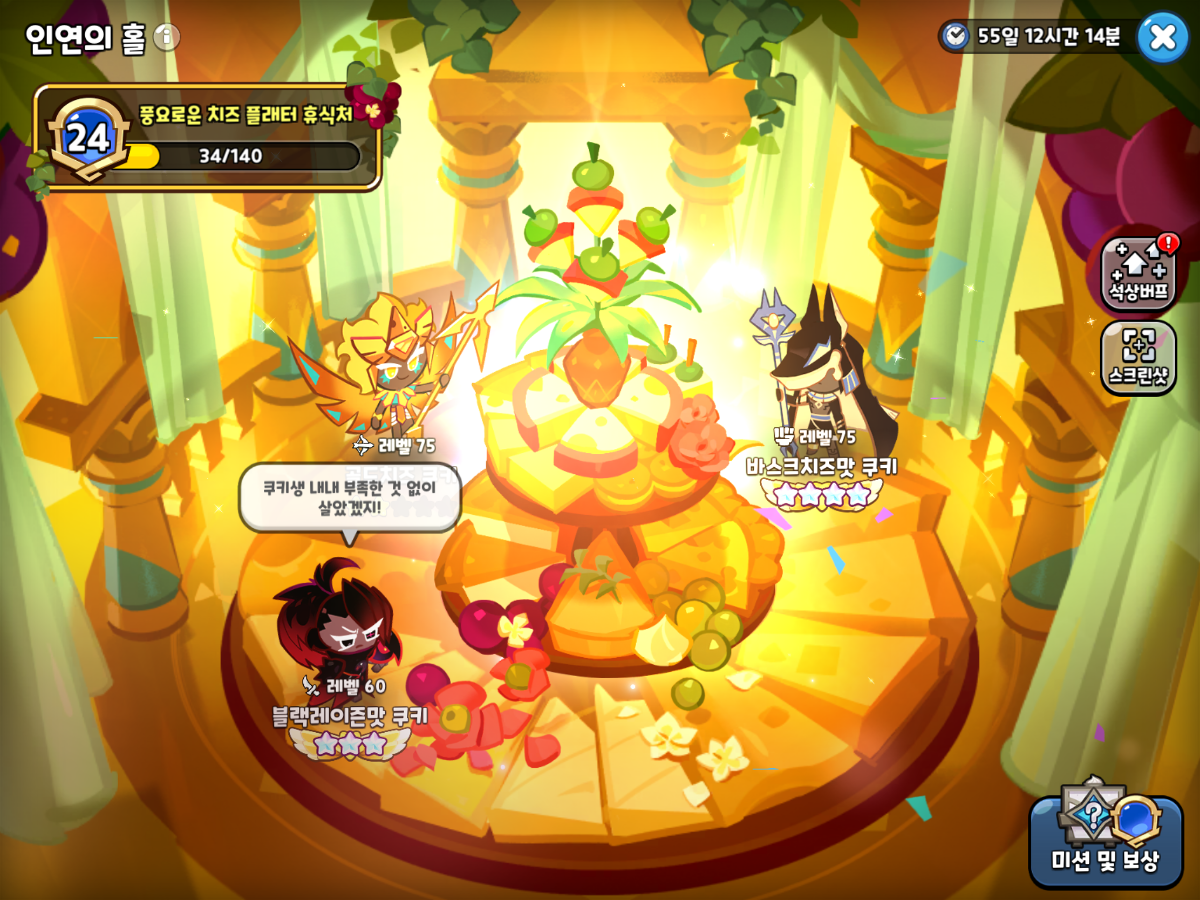Take a picture with the 스크린샷 button

1138,357
